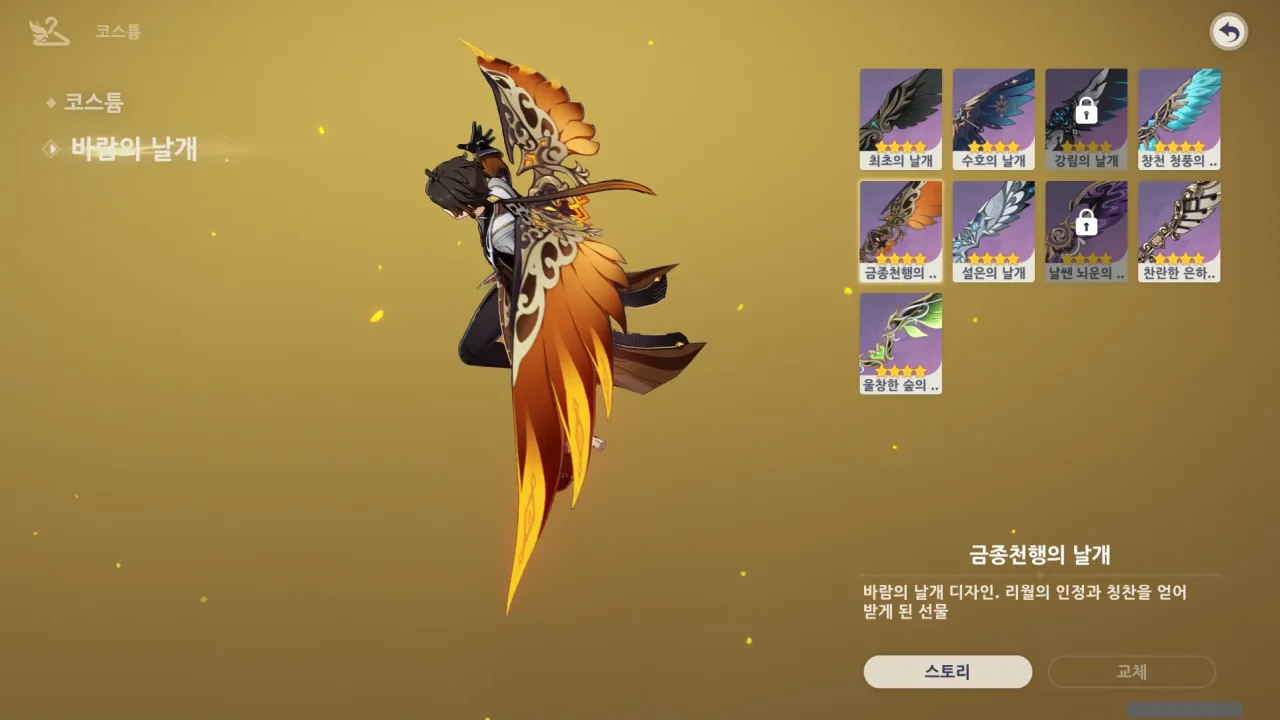Click the back arrow button

tap(1229, 33)
